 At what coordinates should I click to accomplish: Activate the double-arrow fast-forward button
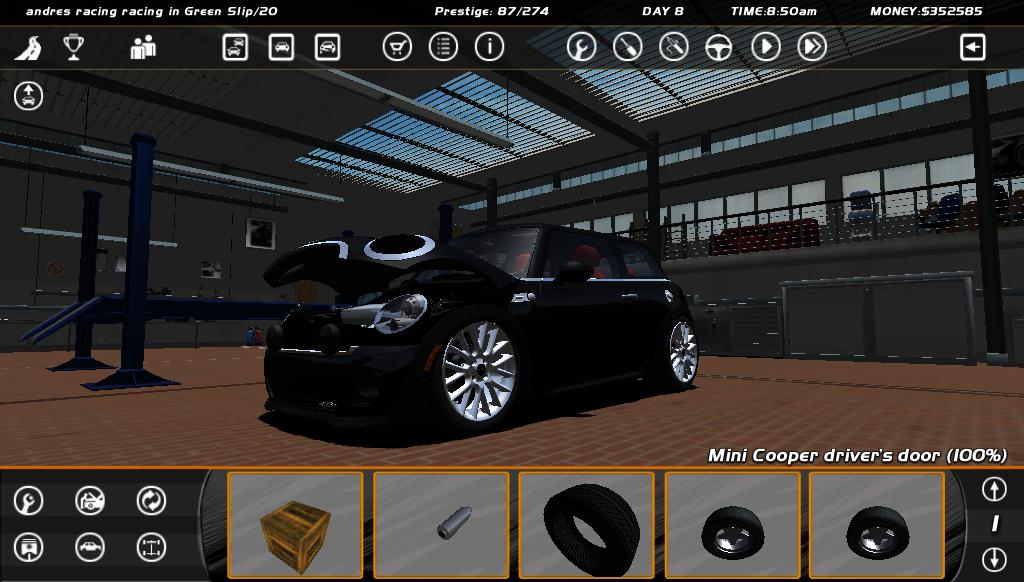812,47
